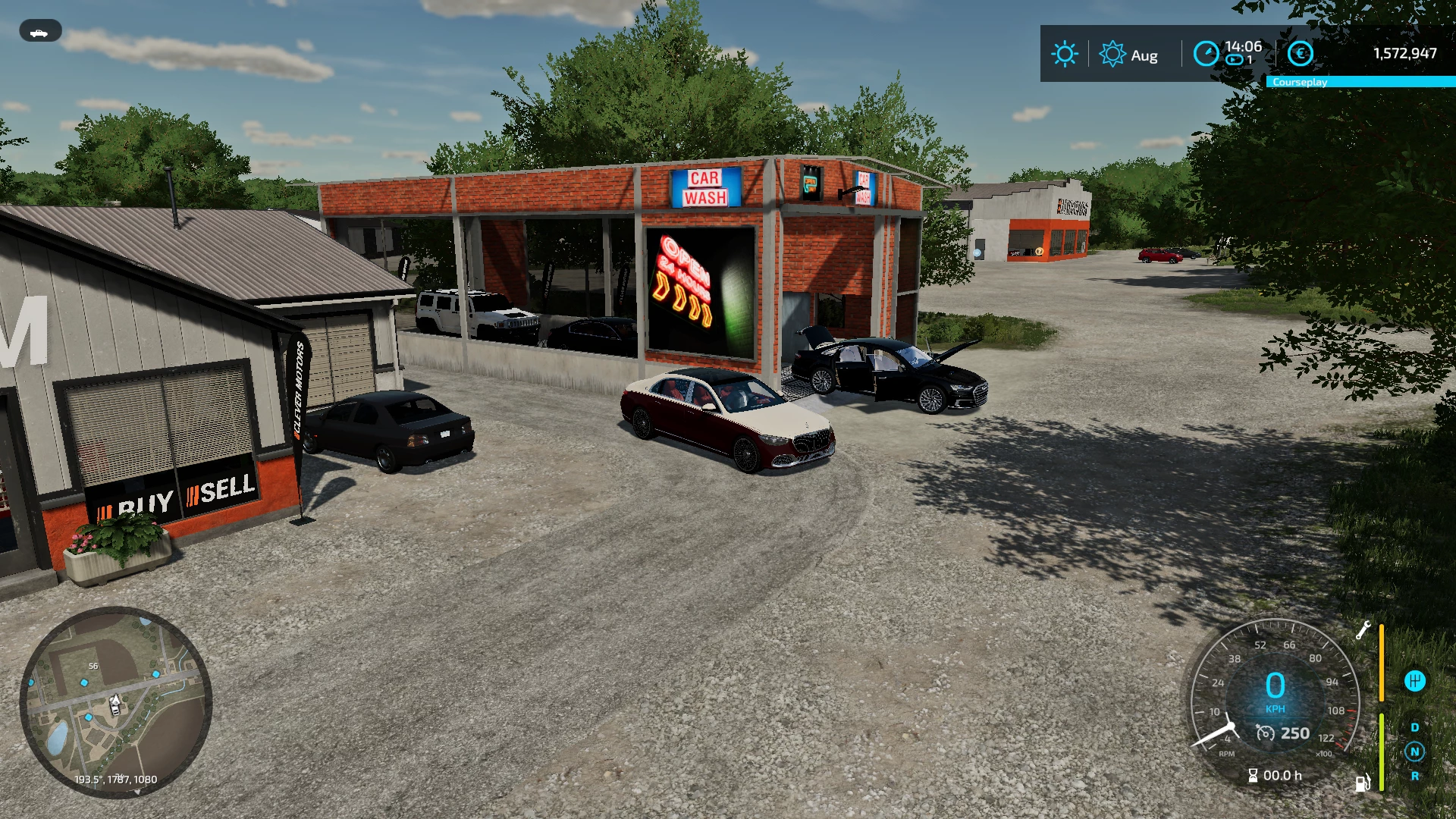Click the euro money icon
This screenshot has width=1456, height=819.
(1300, 54)
